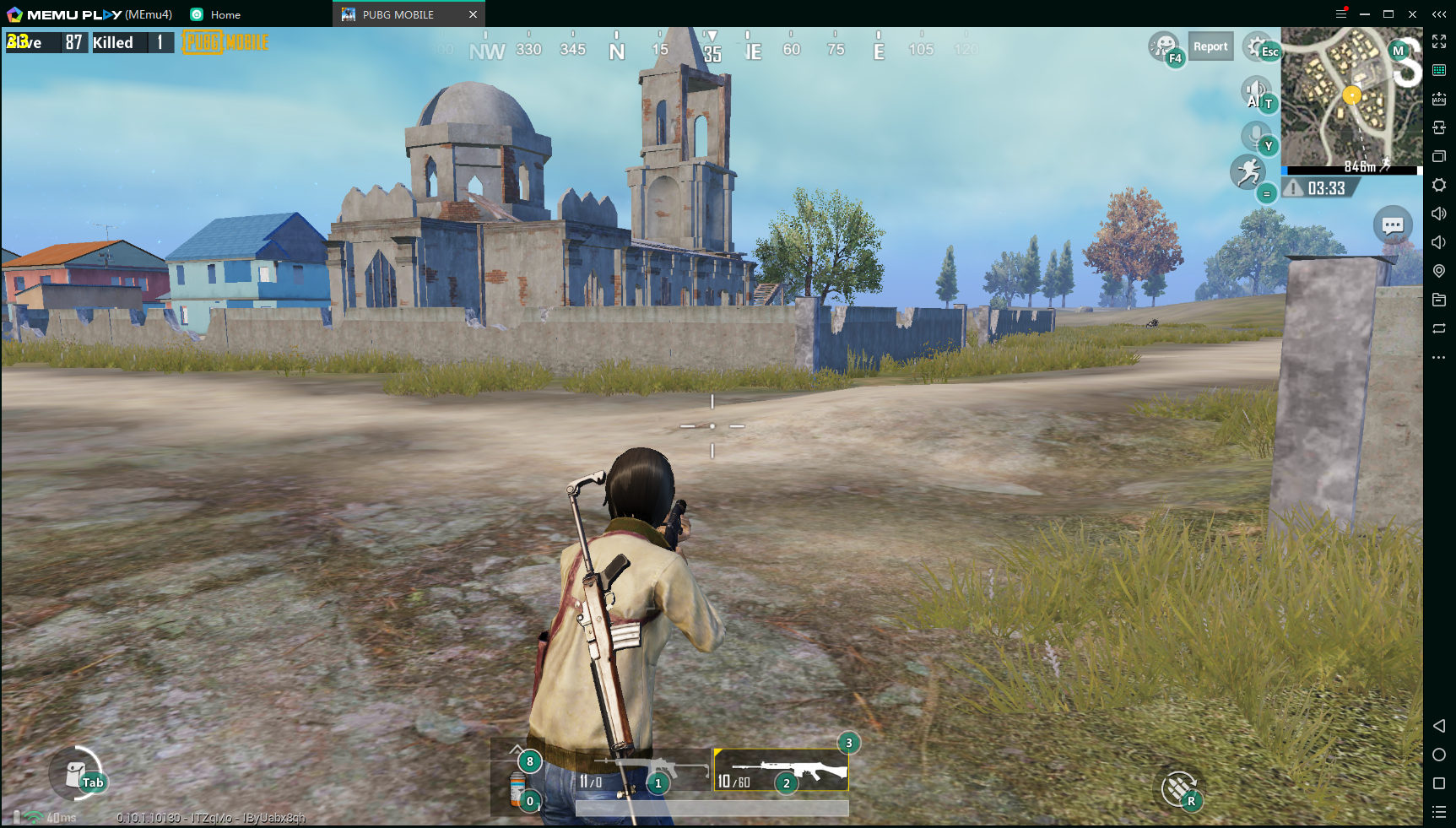Screen dimensions: 1456x828
Task: Open the emote wheel (F4 icon)
Action: [x=1165, y=46]
